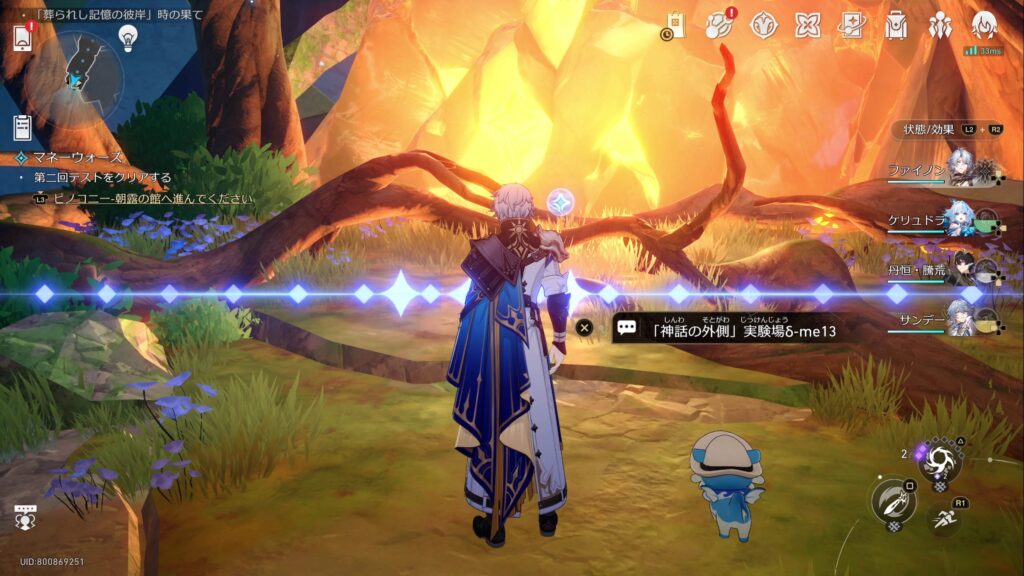Open the team lineup icon
Screen dimensions: 1024x576
(x=940, y=25)
